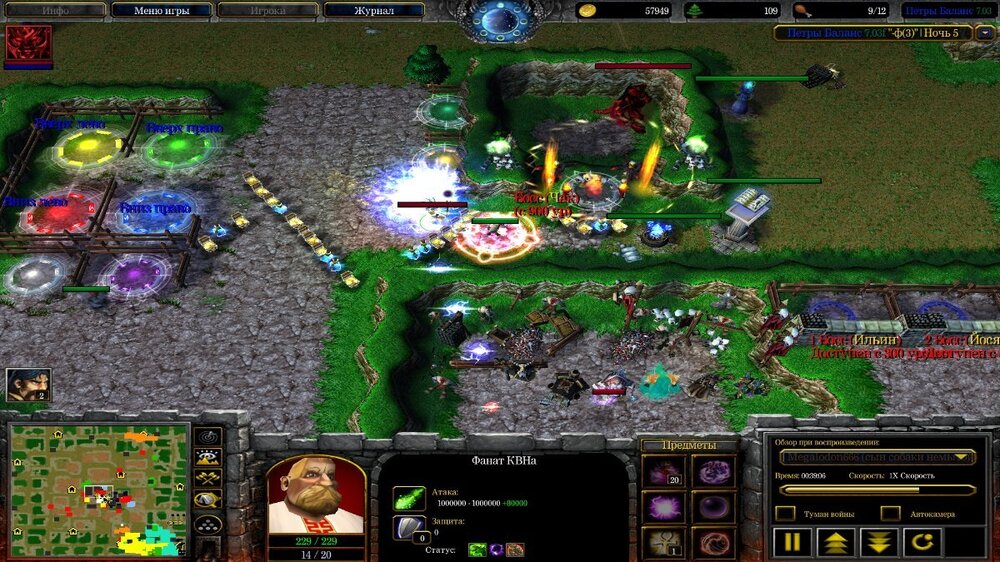This screenshot has height=562, width=1000.
Task: Open the Журнал log
Action: point(373,11)
